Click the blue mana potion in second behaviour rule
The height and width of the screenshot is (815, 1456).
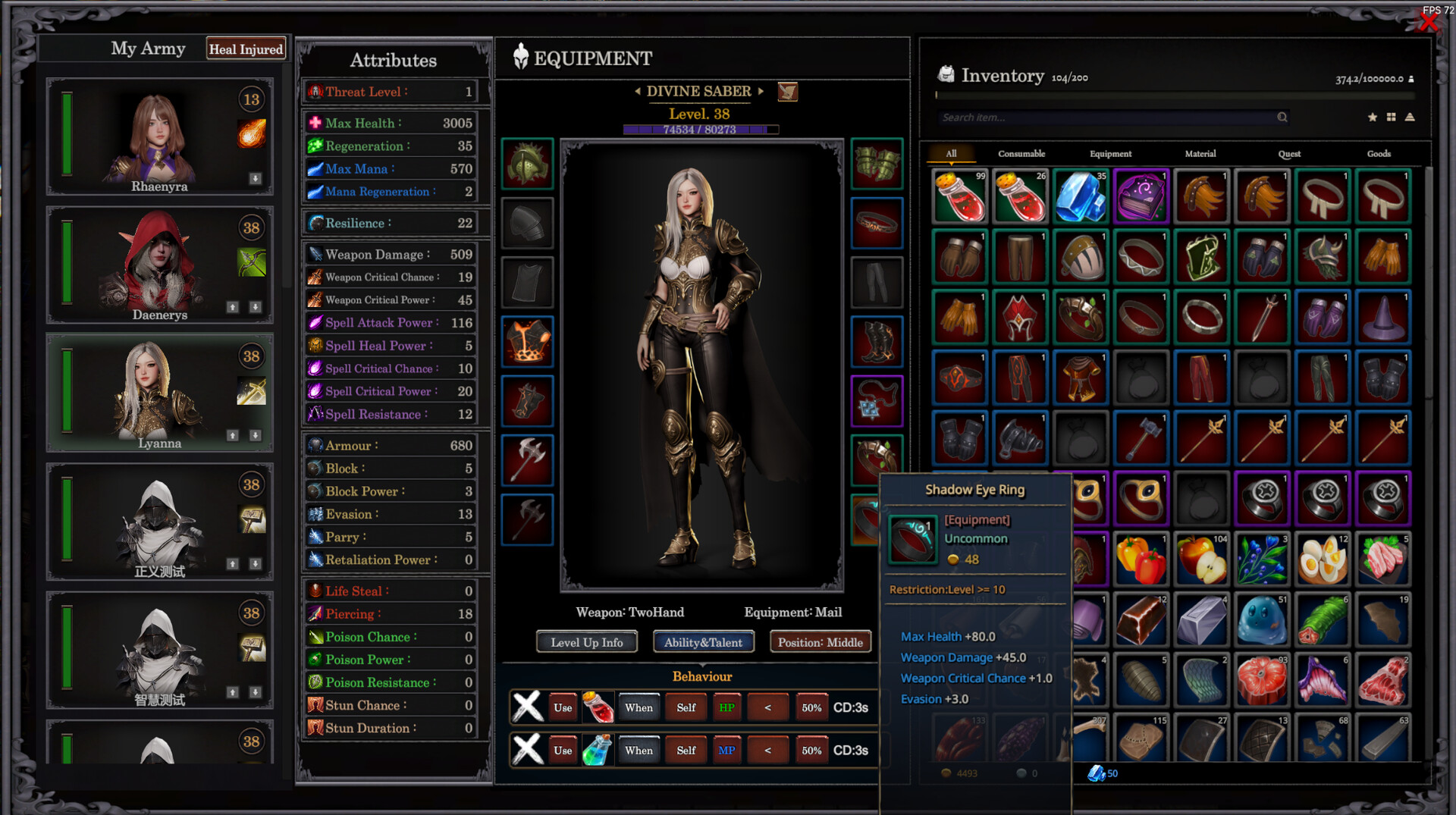click(598, 750)
